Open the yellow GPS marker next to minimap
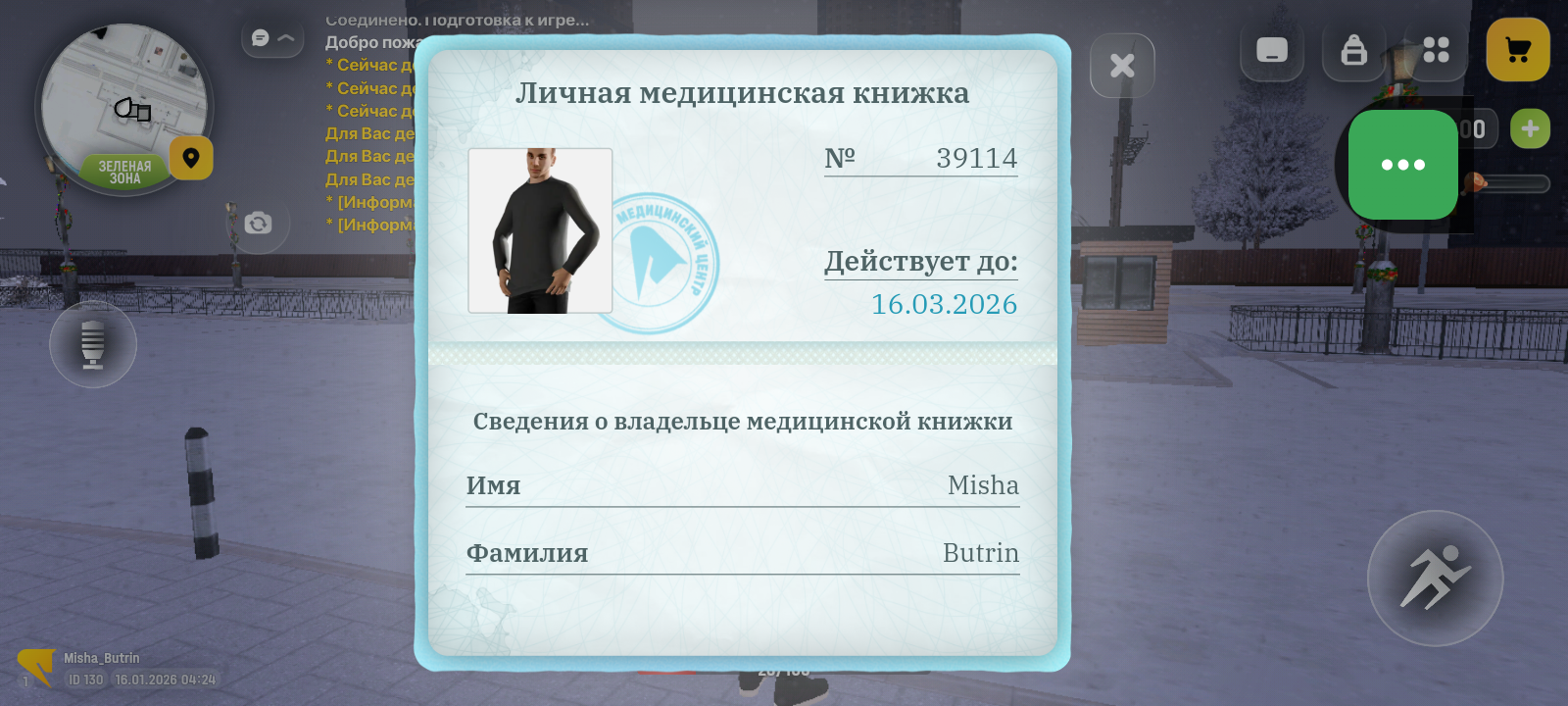 tap(190, 159)
